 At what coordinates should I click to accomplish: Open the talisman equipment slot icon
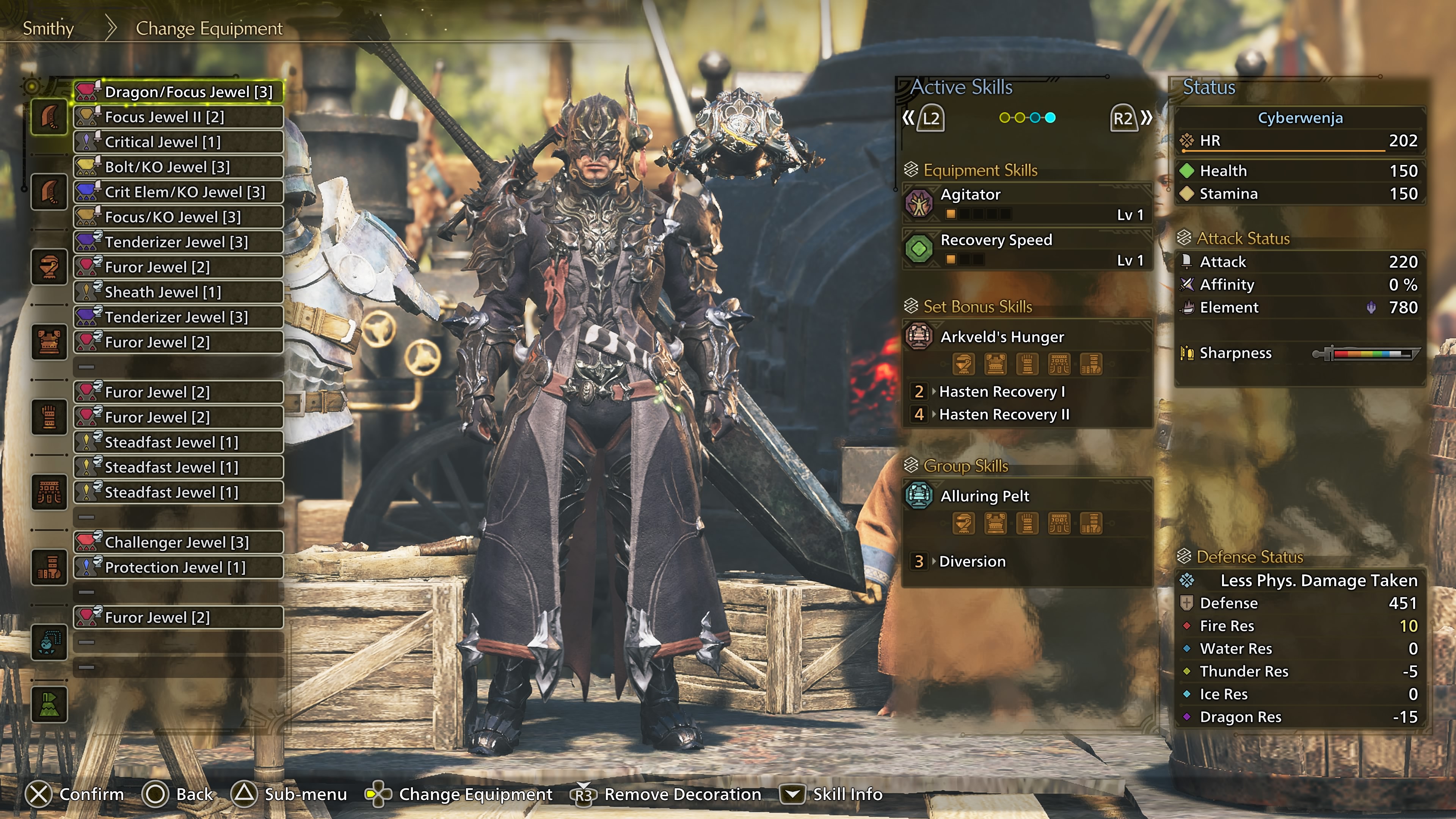point(49,642)
